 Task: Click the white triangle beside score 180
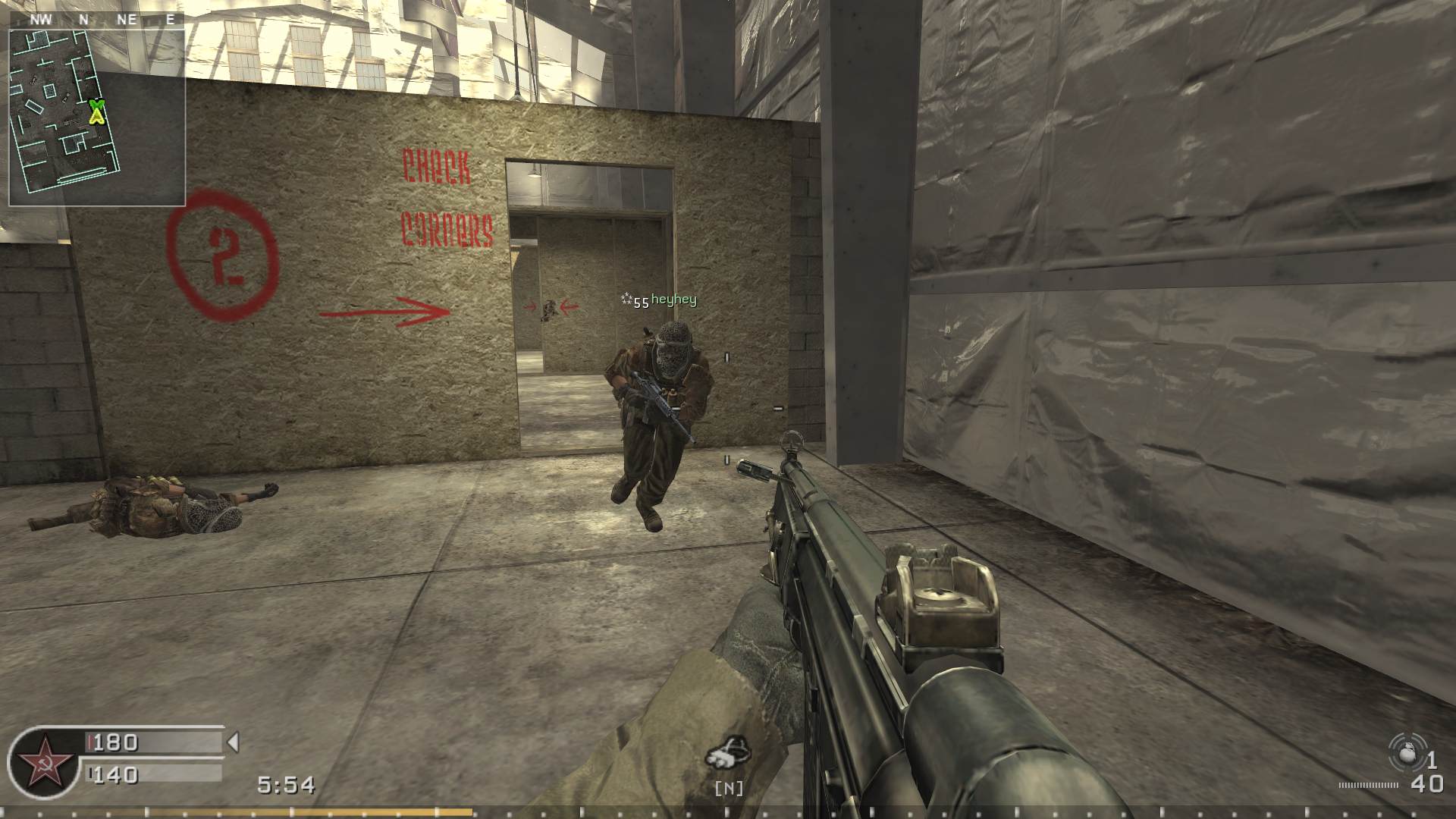point(234,743)
